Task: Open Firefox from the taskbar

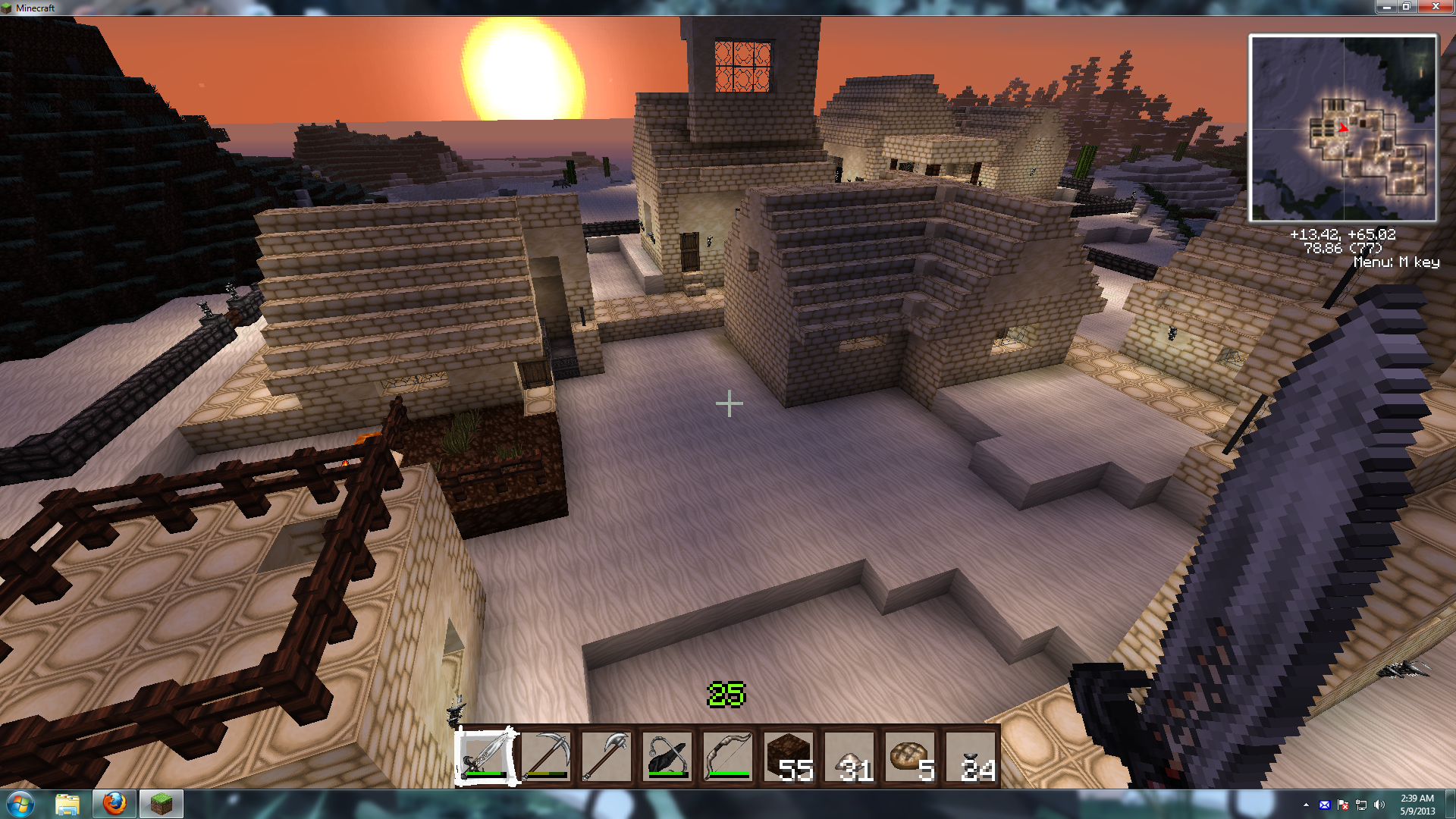Action: coord(115,804)
